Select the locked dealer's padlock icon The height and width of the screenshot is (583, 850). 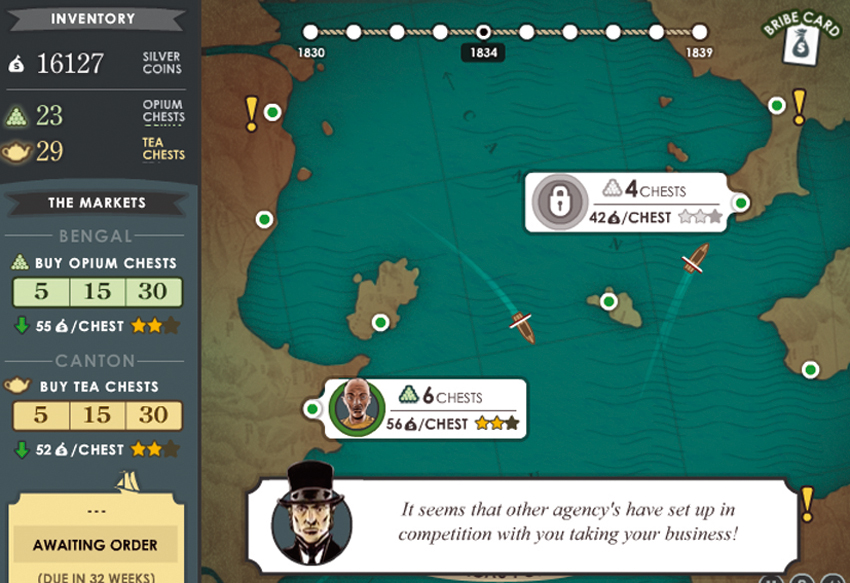[x=559, y=203]
